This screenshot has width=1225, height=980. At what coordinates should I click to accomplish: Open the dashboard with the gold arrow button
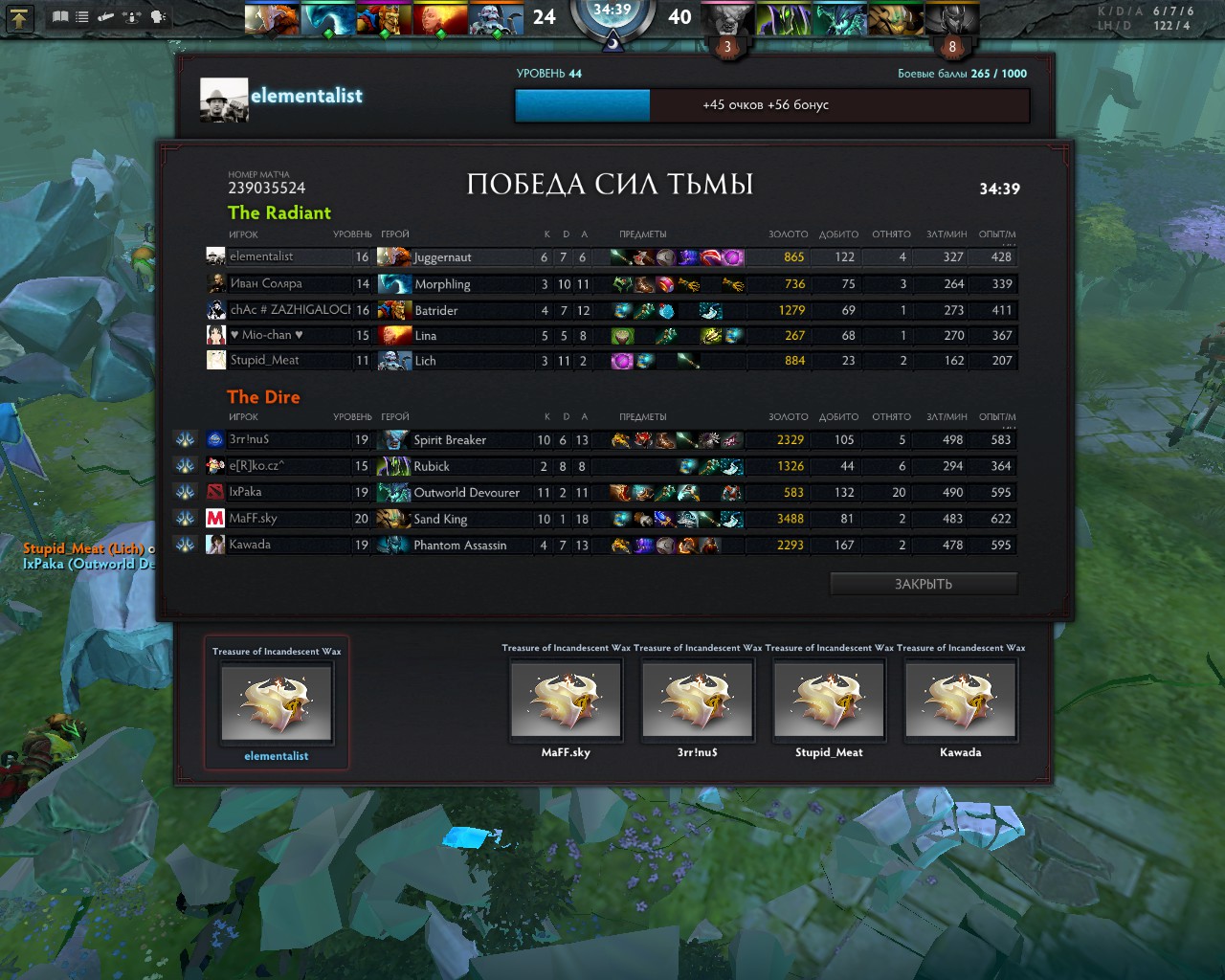coord(19,18)
